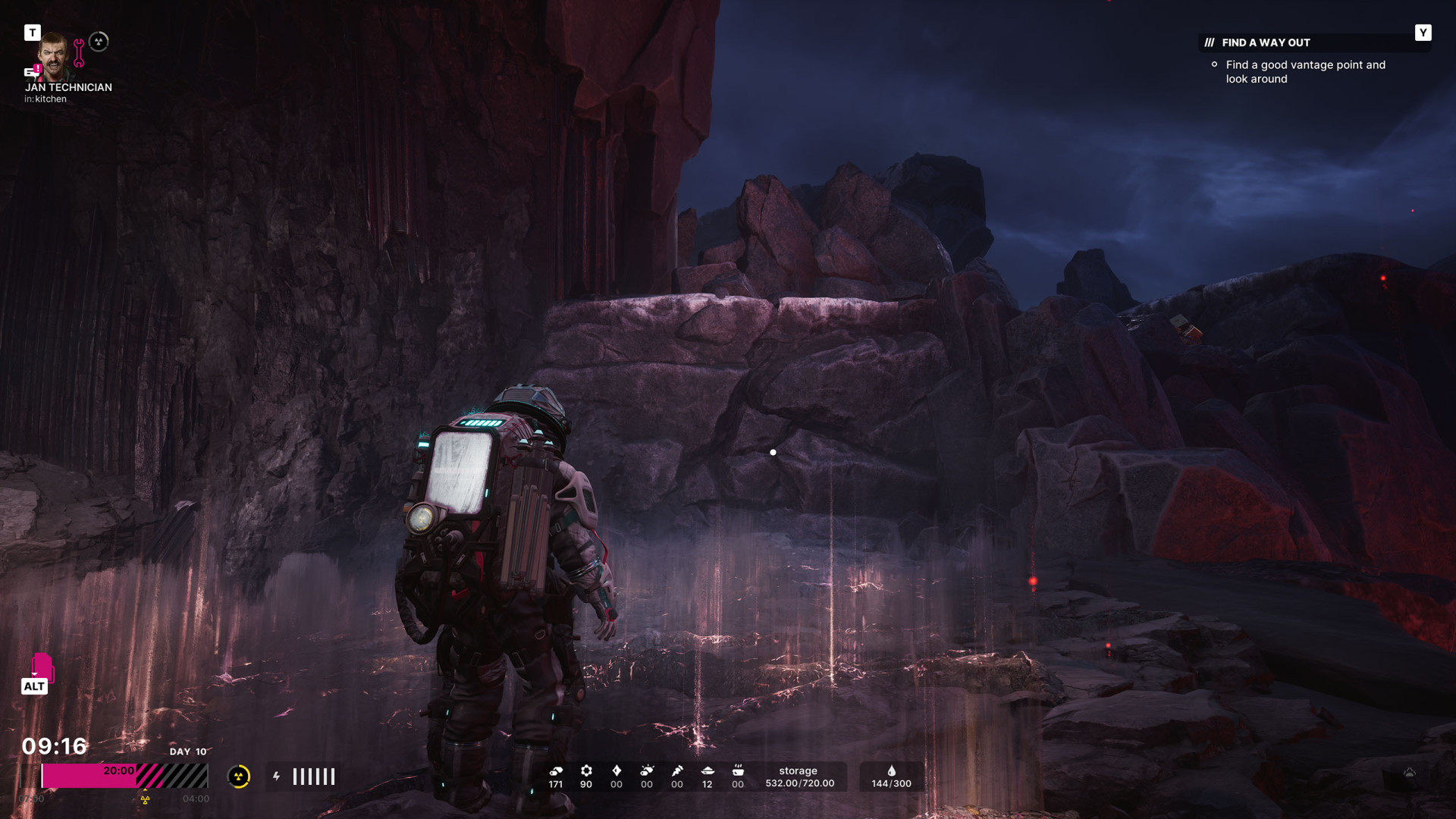Select the lightning bolt energy icon
This screenshot has width=1456, height=819.
point(277,777)
